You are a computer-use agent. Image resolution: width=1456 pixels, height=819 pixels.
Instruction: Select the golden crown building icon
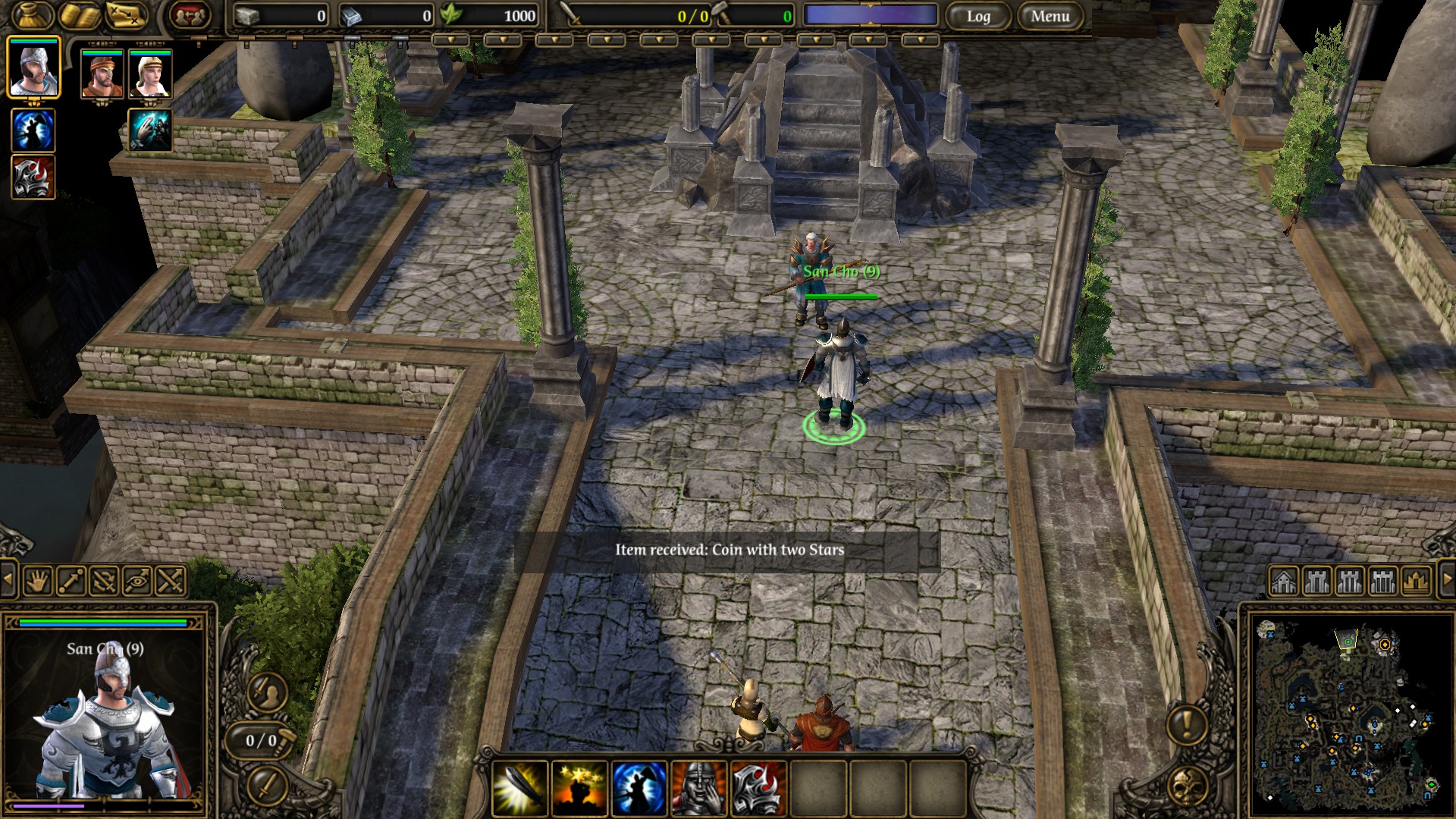pos(1415,582)
